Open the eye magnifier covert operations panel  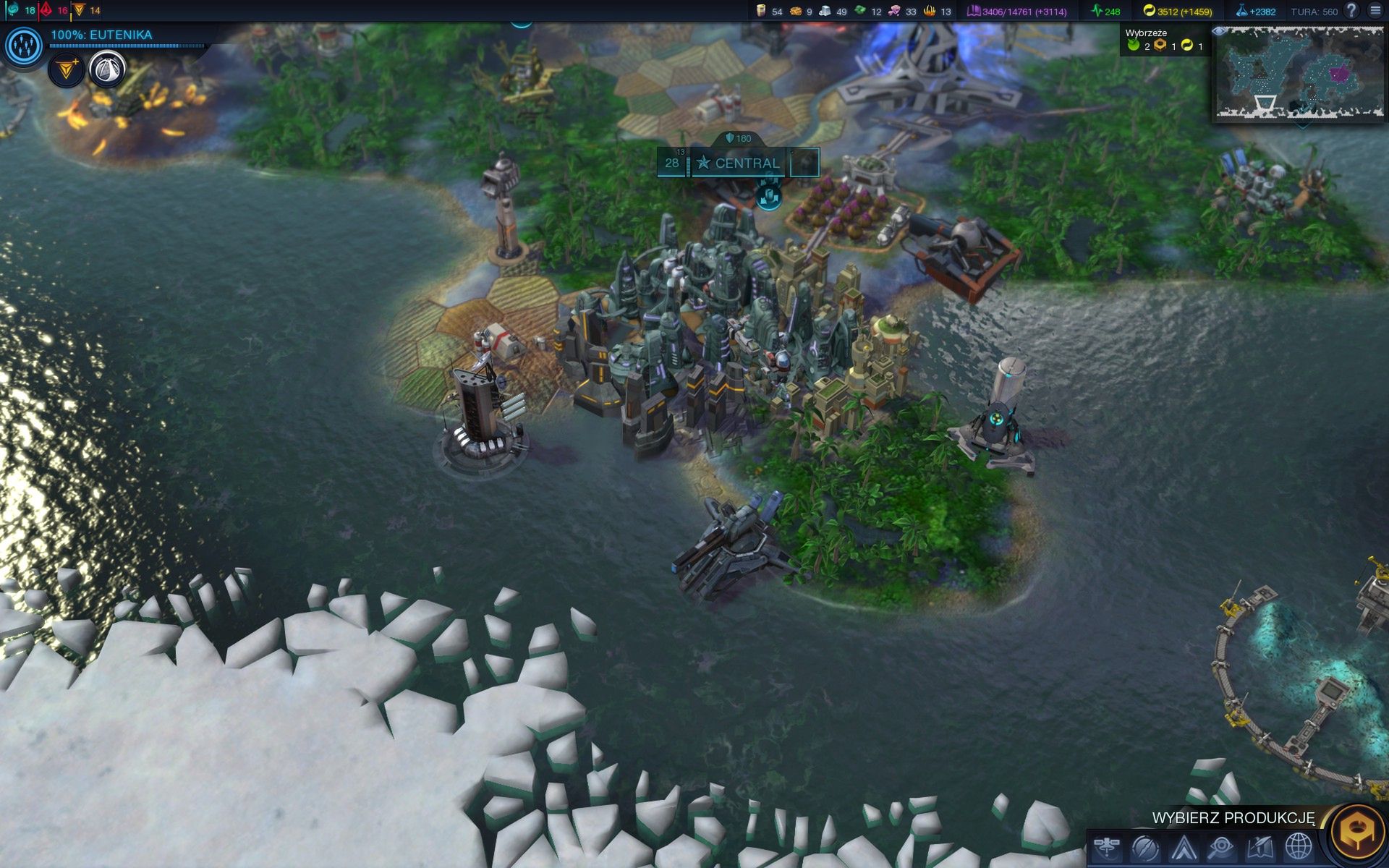pyautogui.click(x=1221, y=847)
